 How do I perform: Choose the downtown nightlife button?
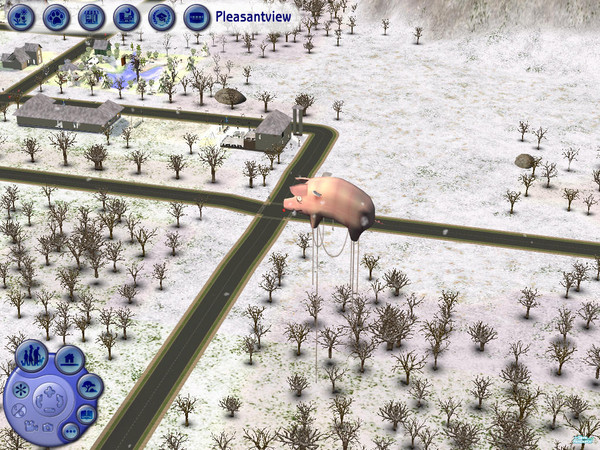(x=126, y=17)
